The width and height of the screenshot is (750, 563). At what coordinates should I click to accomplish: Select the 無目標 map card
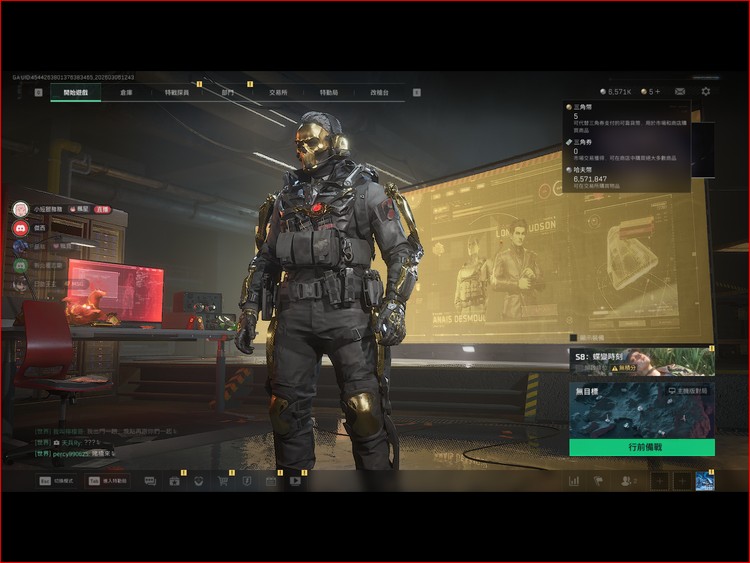point(642,410)
